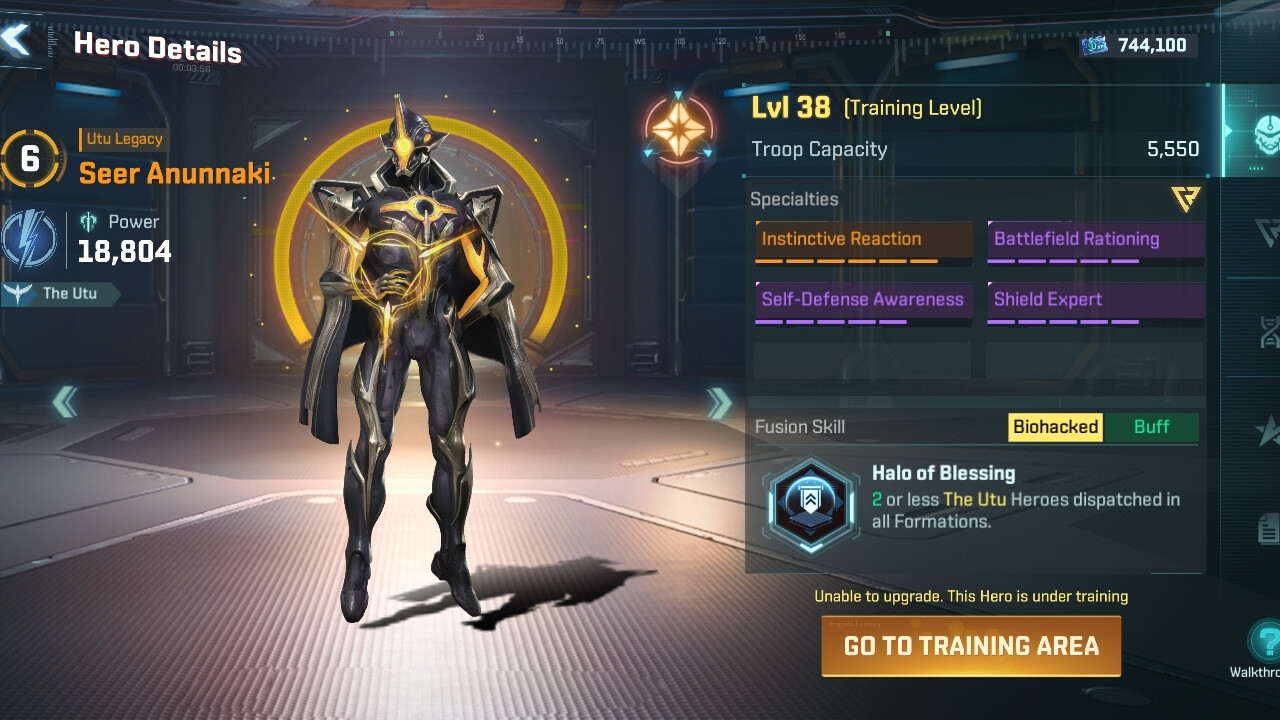
Task: Go back using the top-left arrow
Action: click(x=17, y=40)
